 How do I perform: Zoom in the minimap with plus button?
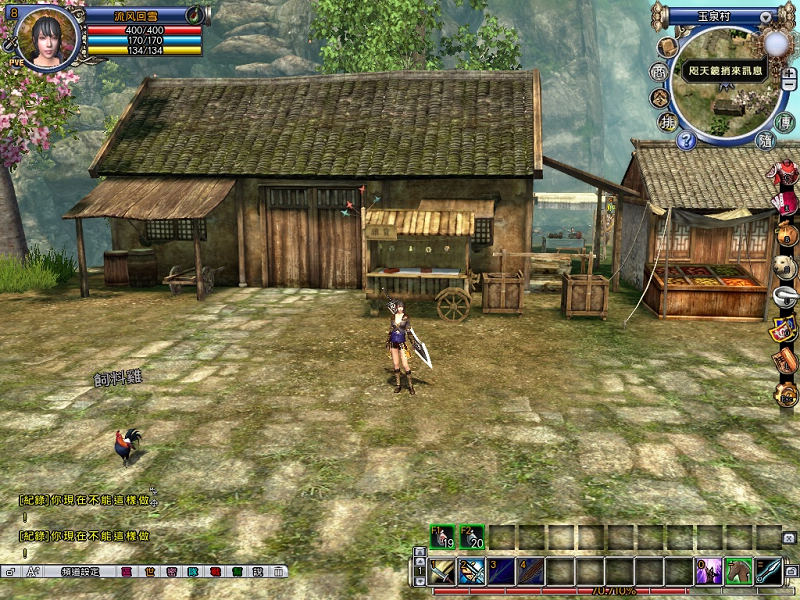pos(790,74)
